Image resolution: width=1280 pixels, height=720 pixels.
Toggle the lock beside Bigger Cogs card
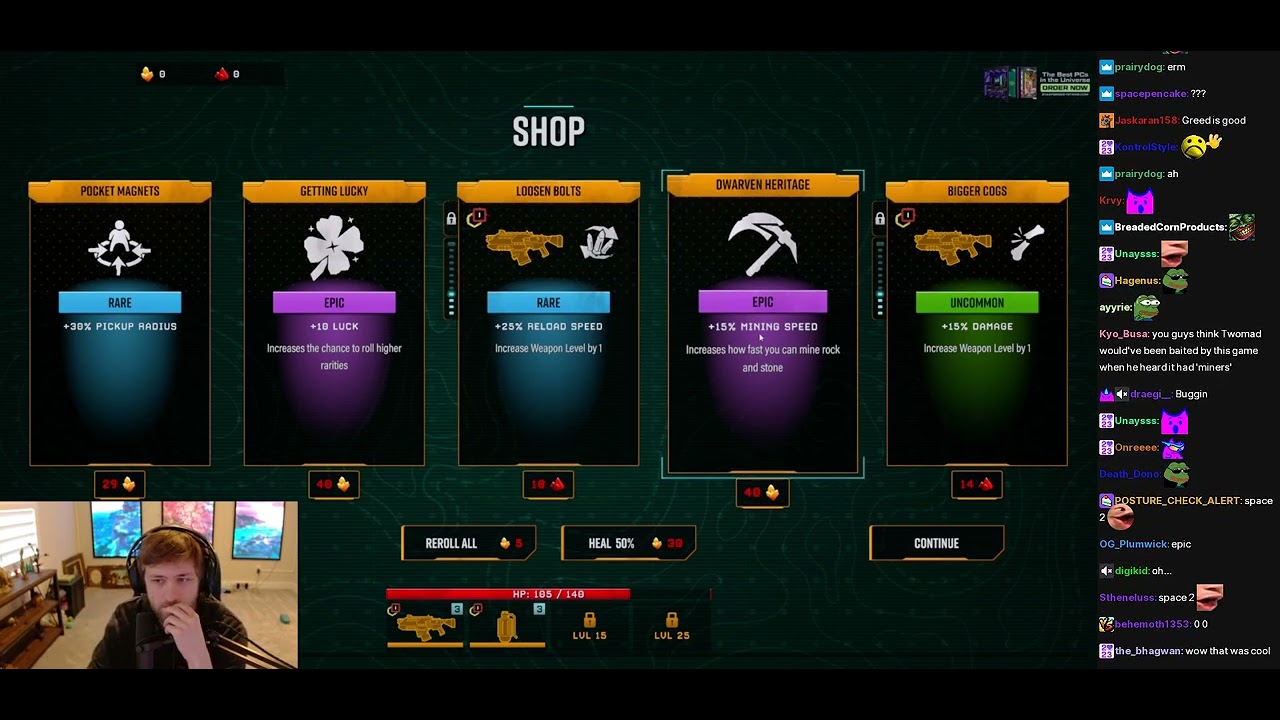(880, 219)
